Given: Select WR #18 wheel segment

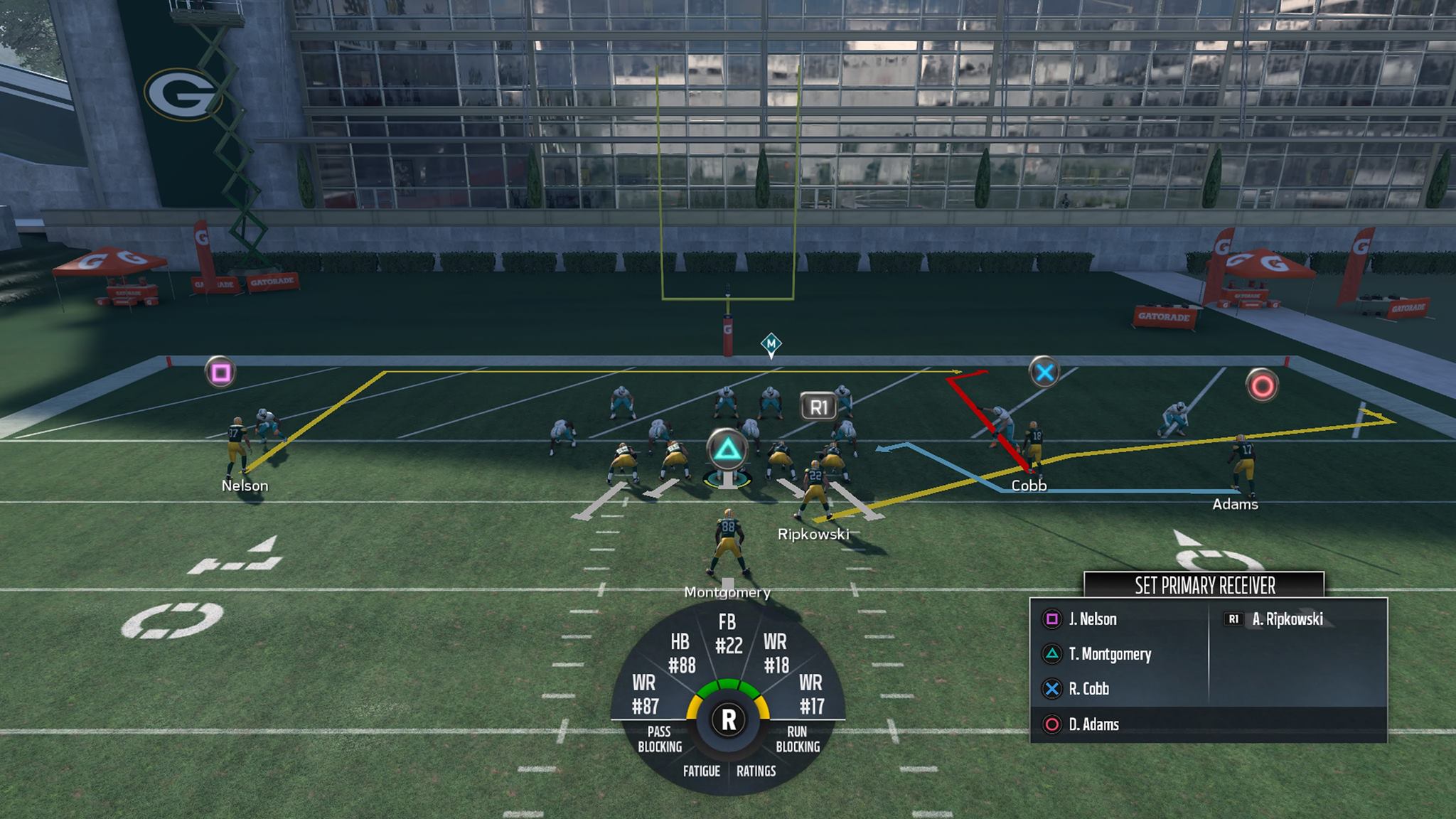Looking at the screenshot, I should [776, 654].
